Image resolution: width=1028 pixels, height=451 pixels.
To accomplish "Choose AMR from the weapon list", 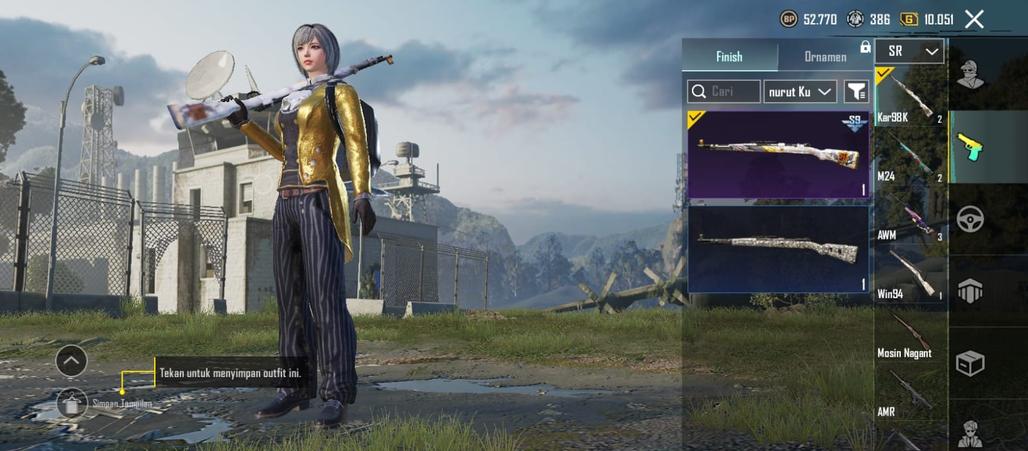I will (909, 394).
